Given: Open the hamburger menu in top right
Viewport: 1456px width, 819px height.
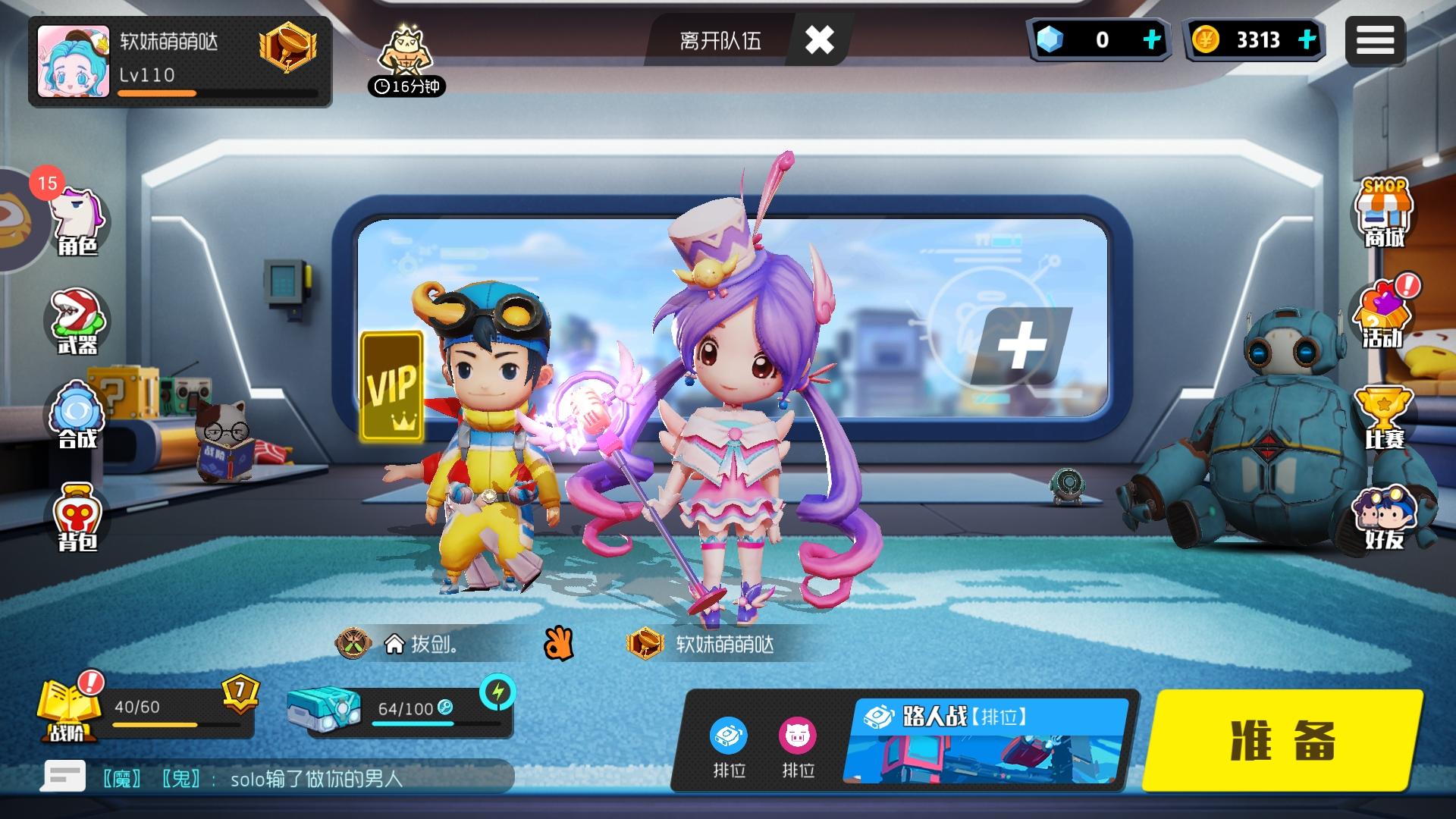Looking at the screenshot, I should 1376,40.
